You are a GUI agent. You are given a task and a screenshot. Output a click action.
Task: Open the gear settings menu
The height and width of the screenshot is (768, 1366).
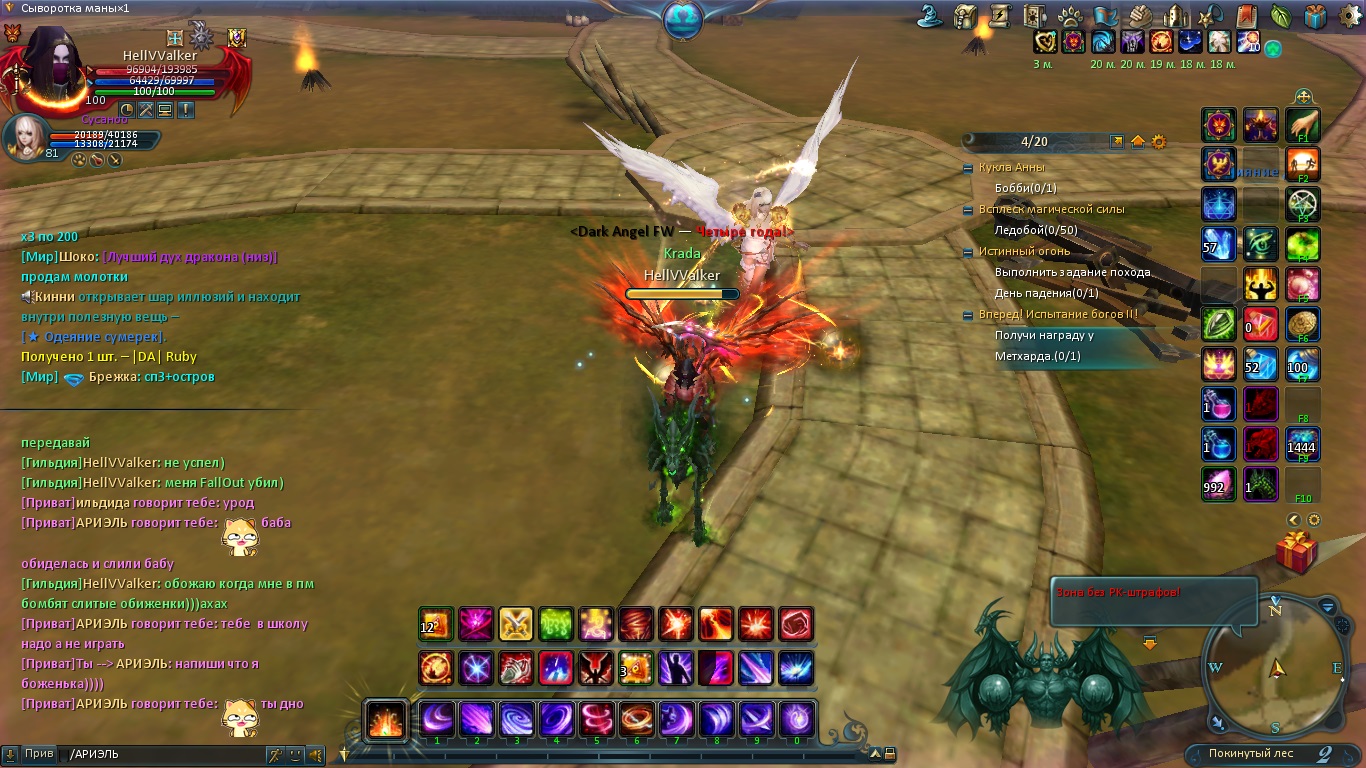click(x=1350, y=16)
